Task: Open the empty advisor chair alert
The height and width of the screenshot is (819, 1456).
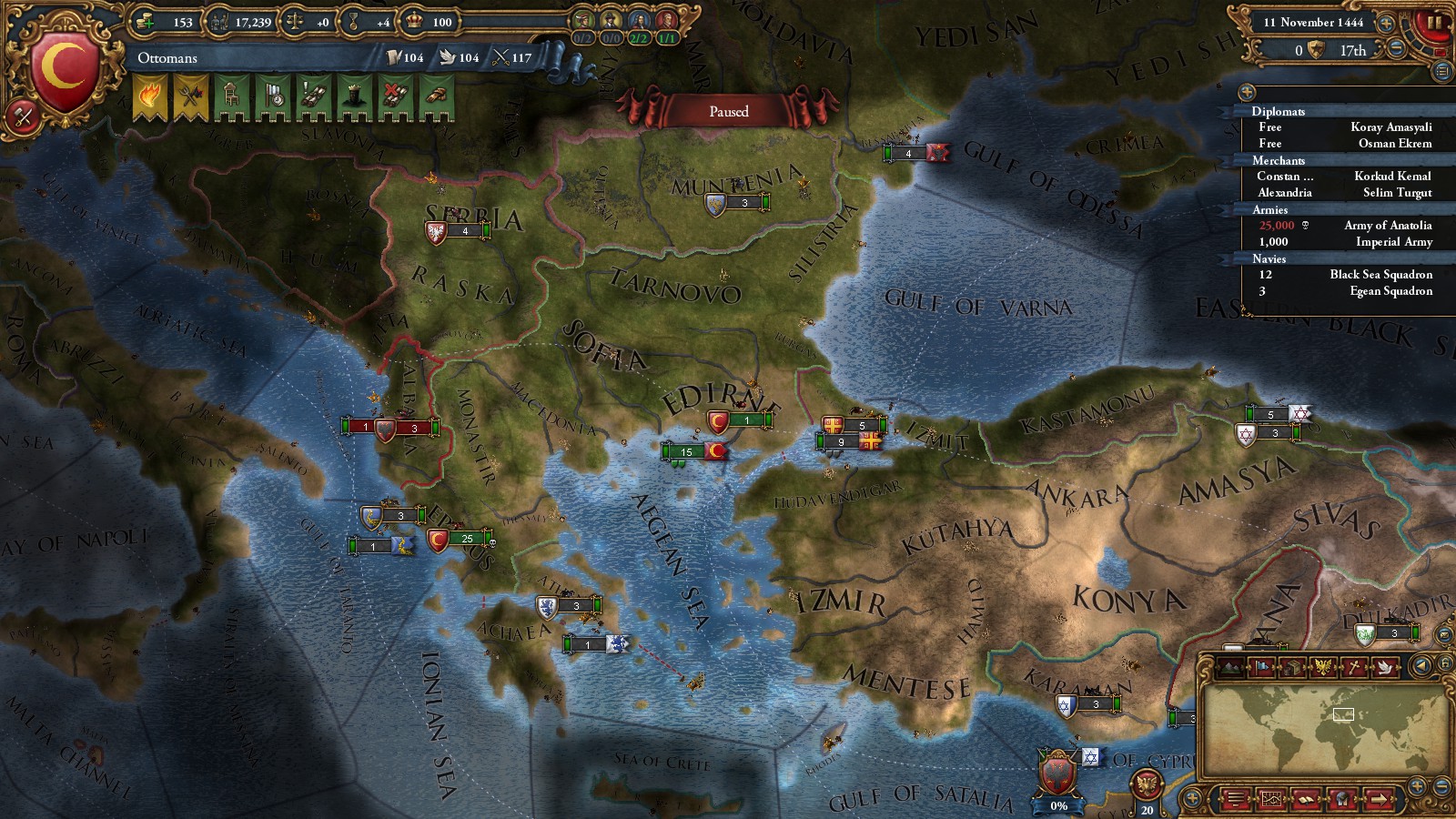Action: pos(231,96)
